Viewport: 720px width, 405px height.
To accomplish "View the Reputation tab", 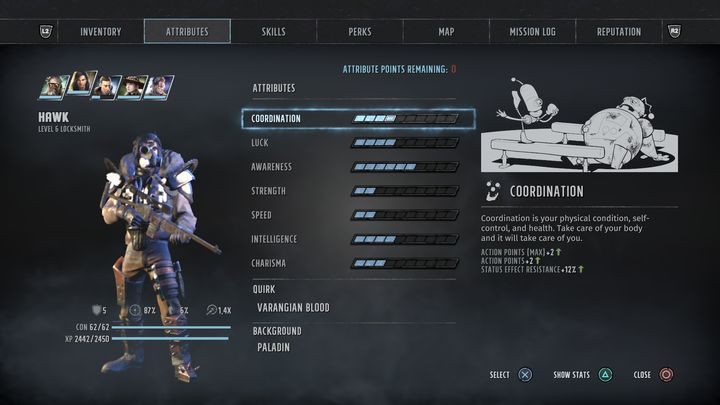I will click(619, 32).
